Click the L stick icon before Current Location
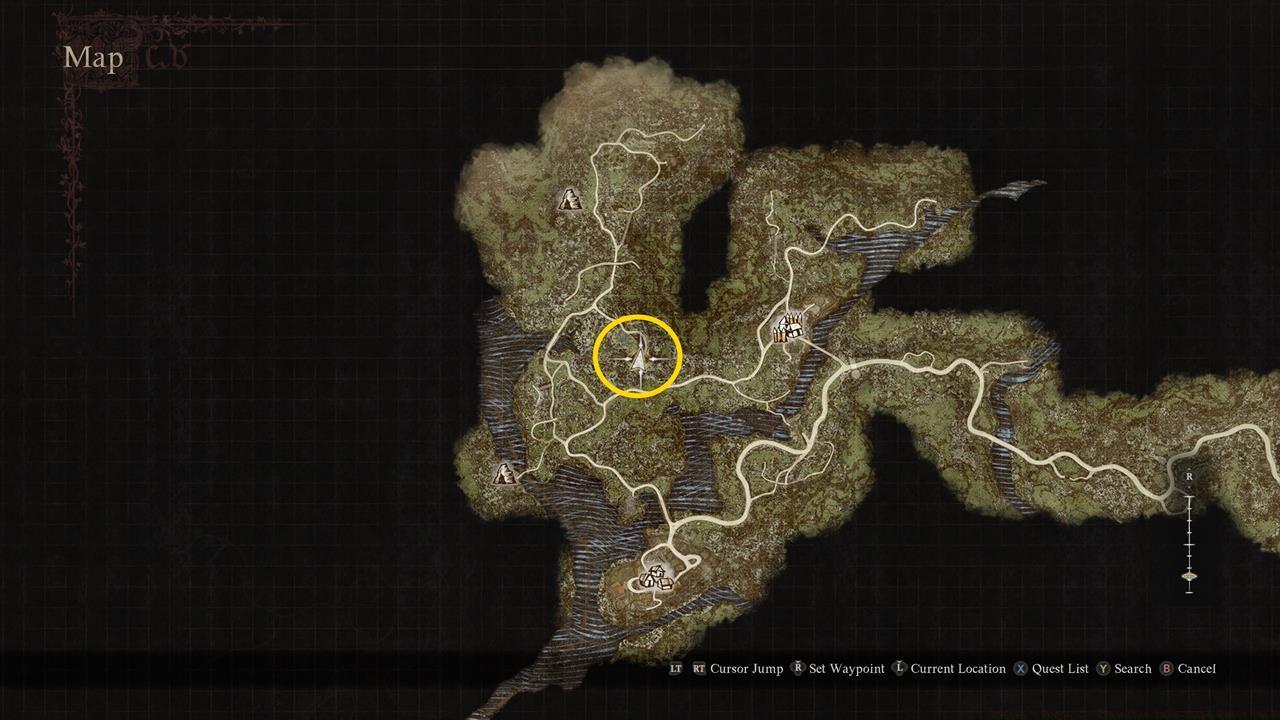1280x720 pixels. (900, 669)
